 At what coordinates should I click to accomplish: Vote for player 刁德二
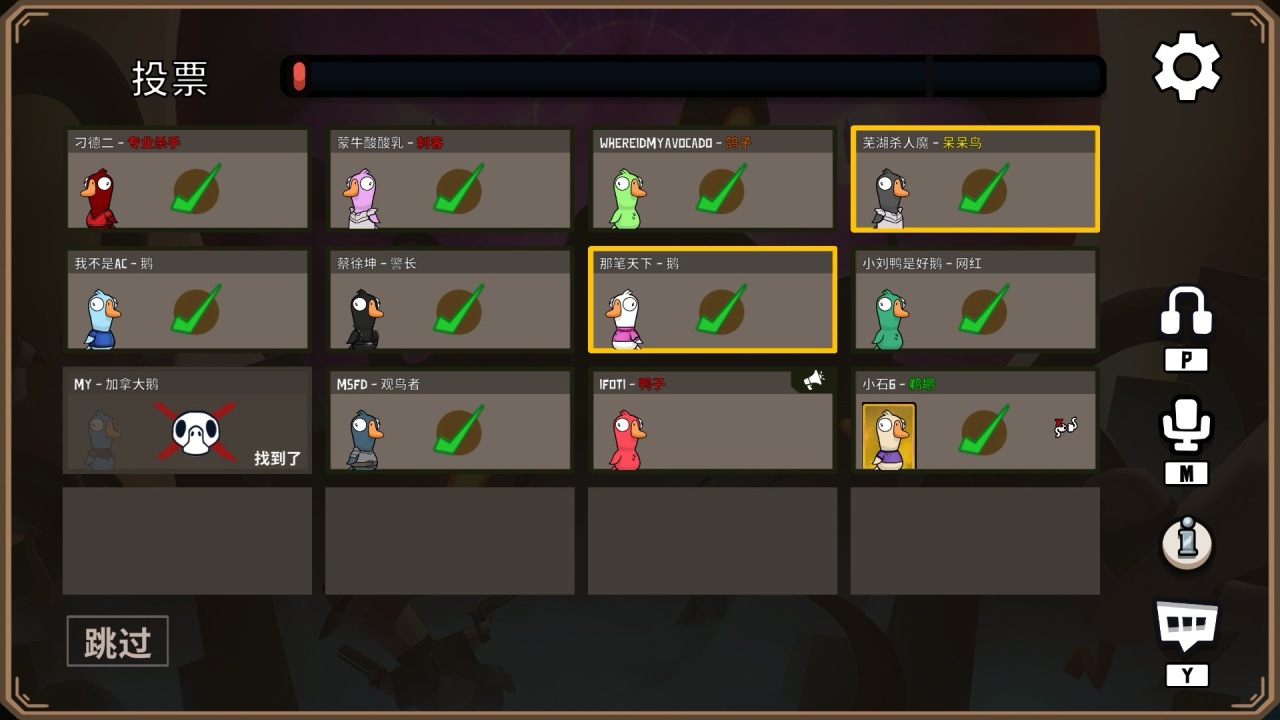pyautogui.click(x=188, y=180)
